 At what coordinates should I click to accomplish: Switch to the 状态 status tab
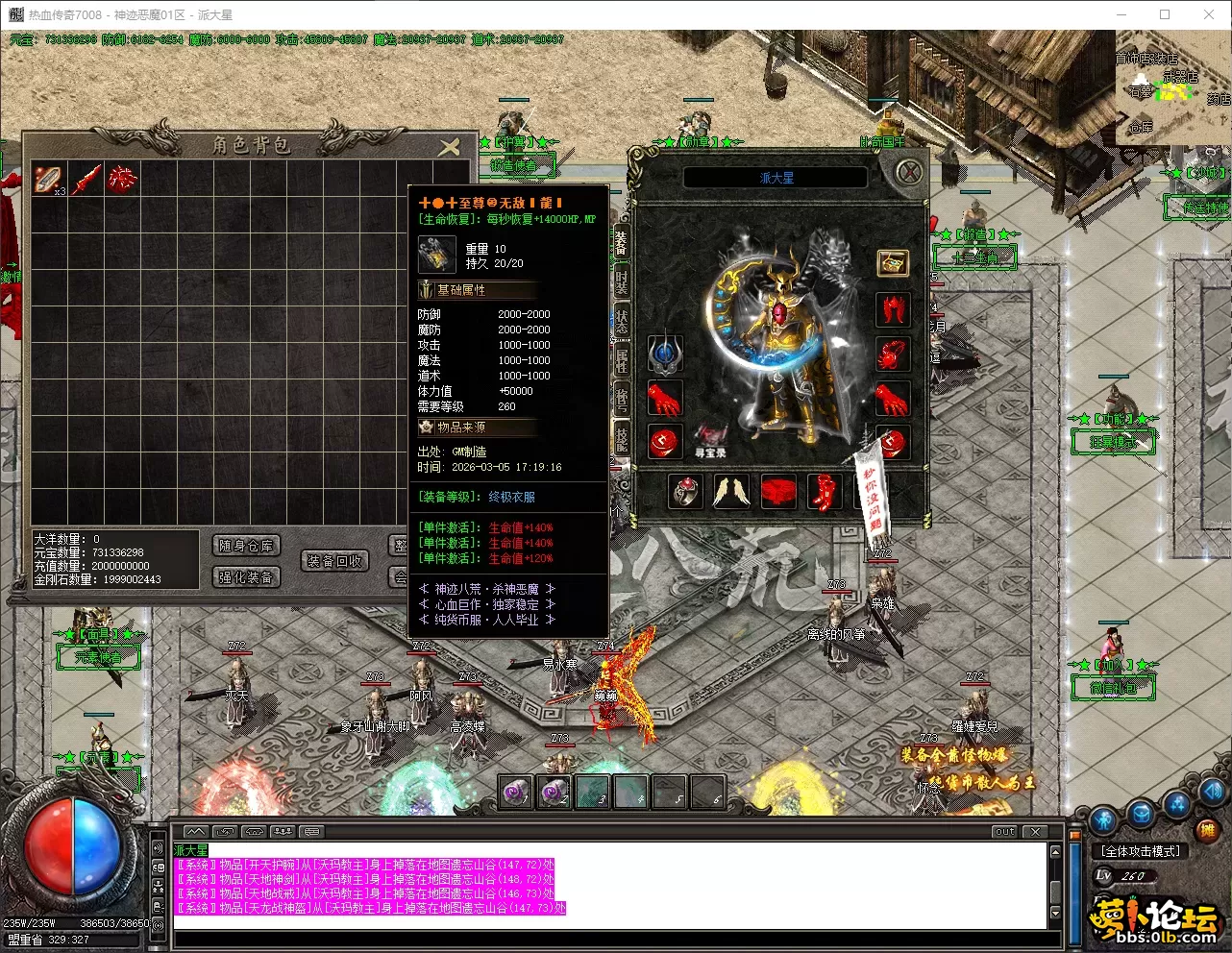621,322
